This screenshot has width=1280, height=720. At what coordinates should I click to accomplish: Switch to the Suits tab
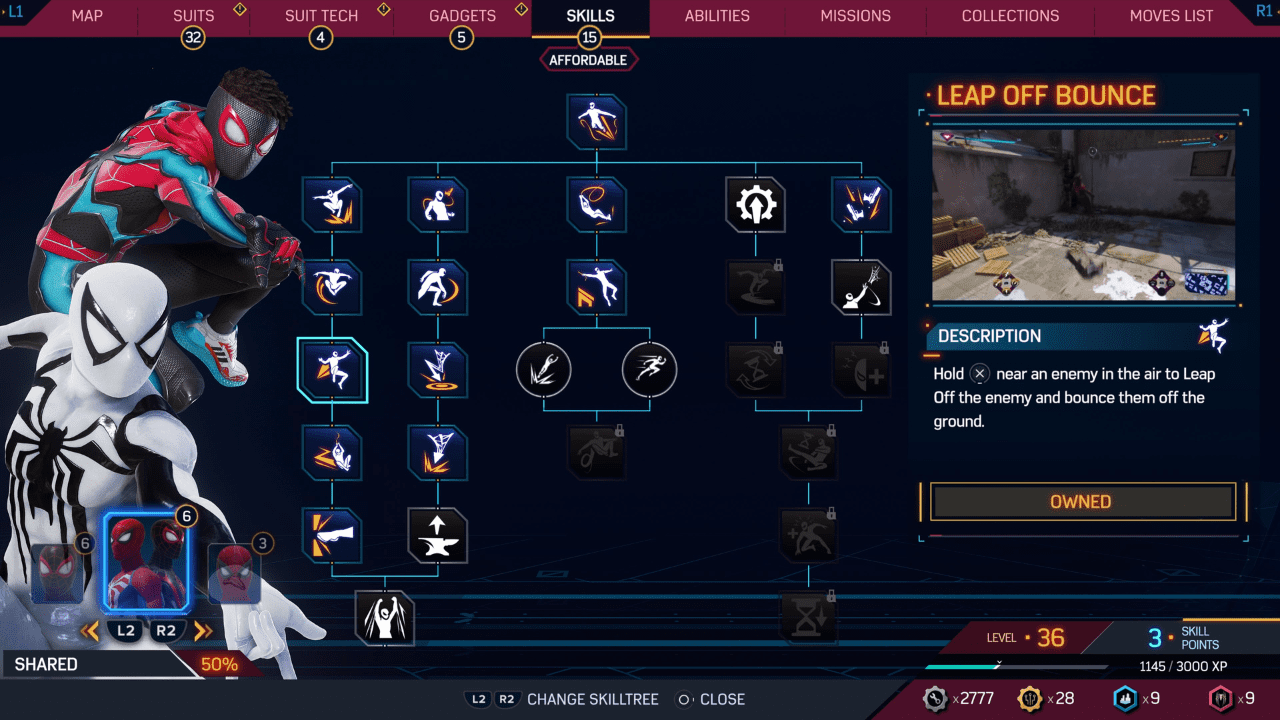point(194,16)
